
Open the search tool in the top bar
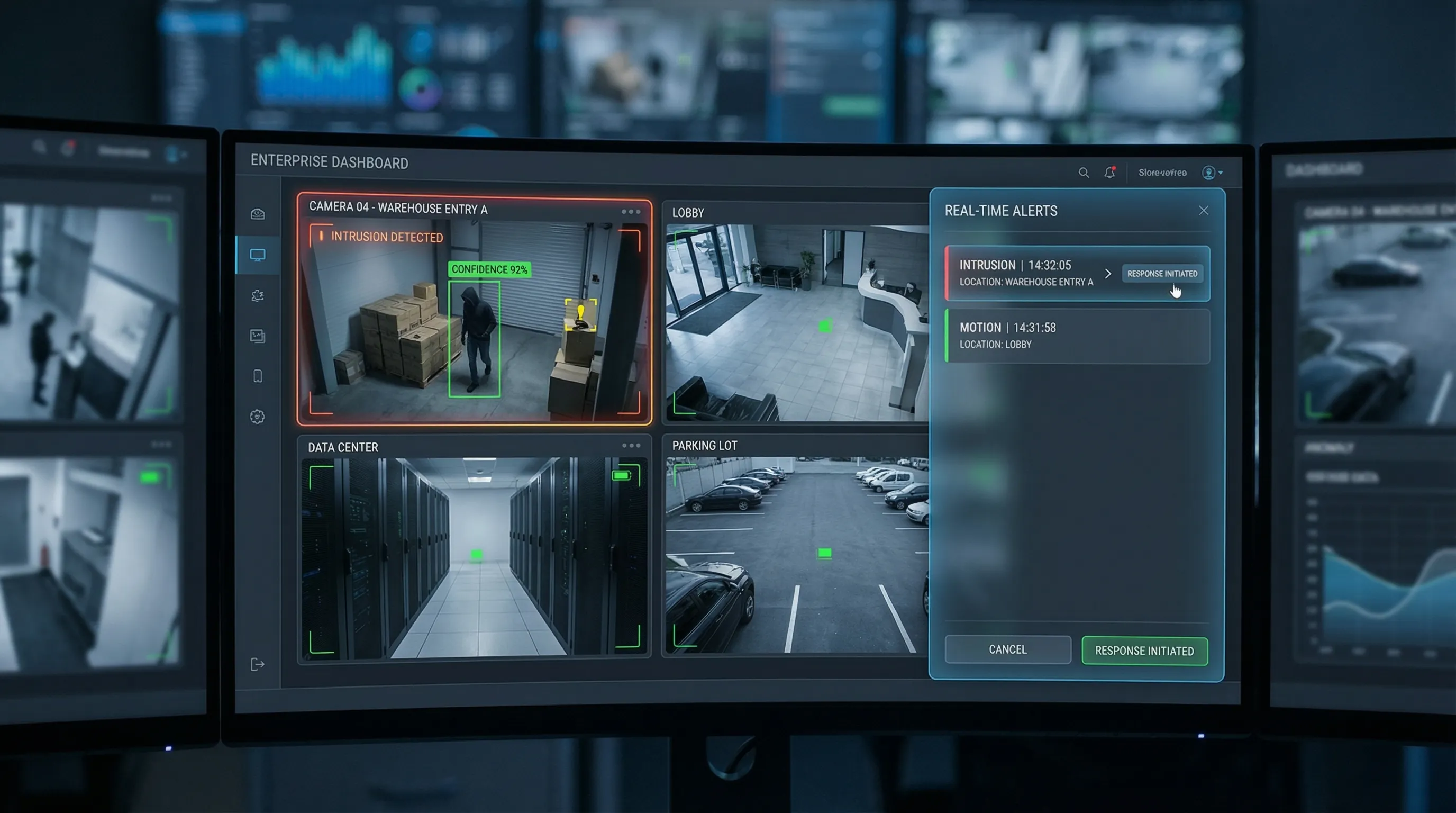point(1084,173)
